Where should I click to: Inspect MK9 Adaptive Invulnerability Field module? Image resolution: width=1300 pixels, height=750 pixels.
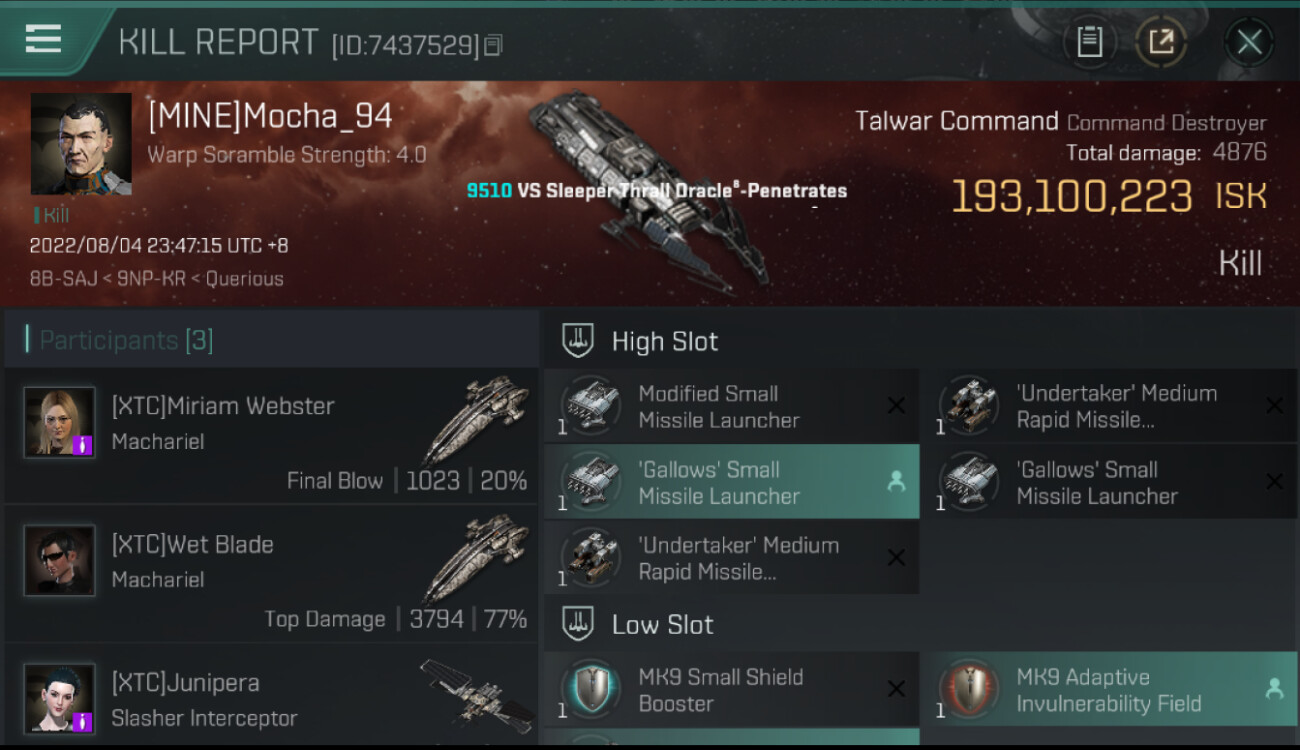(x=1108, y=690)
